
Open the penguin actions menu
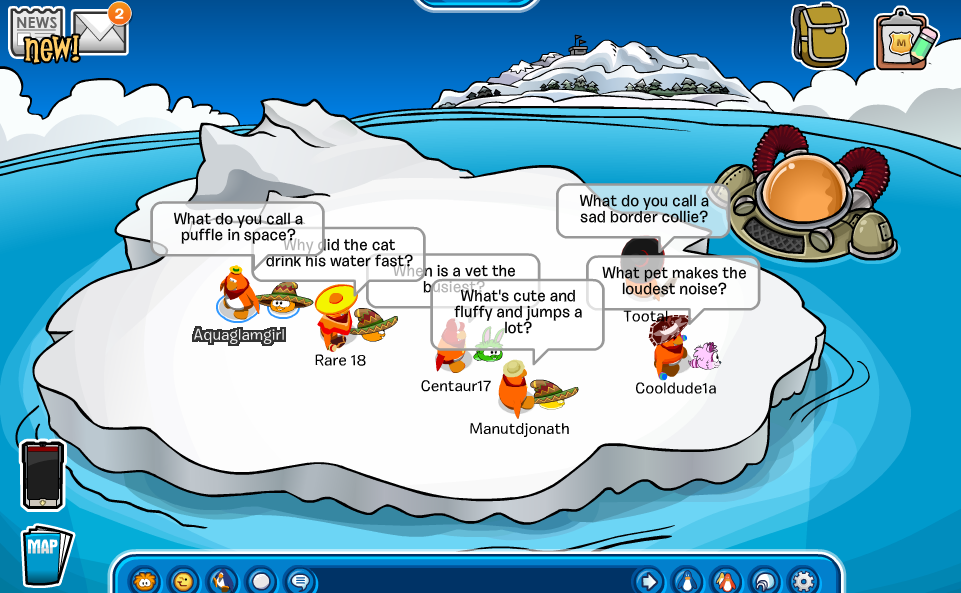pos(222,580)
